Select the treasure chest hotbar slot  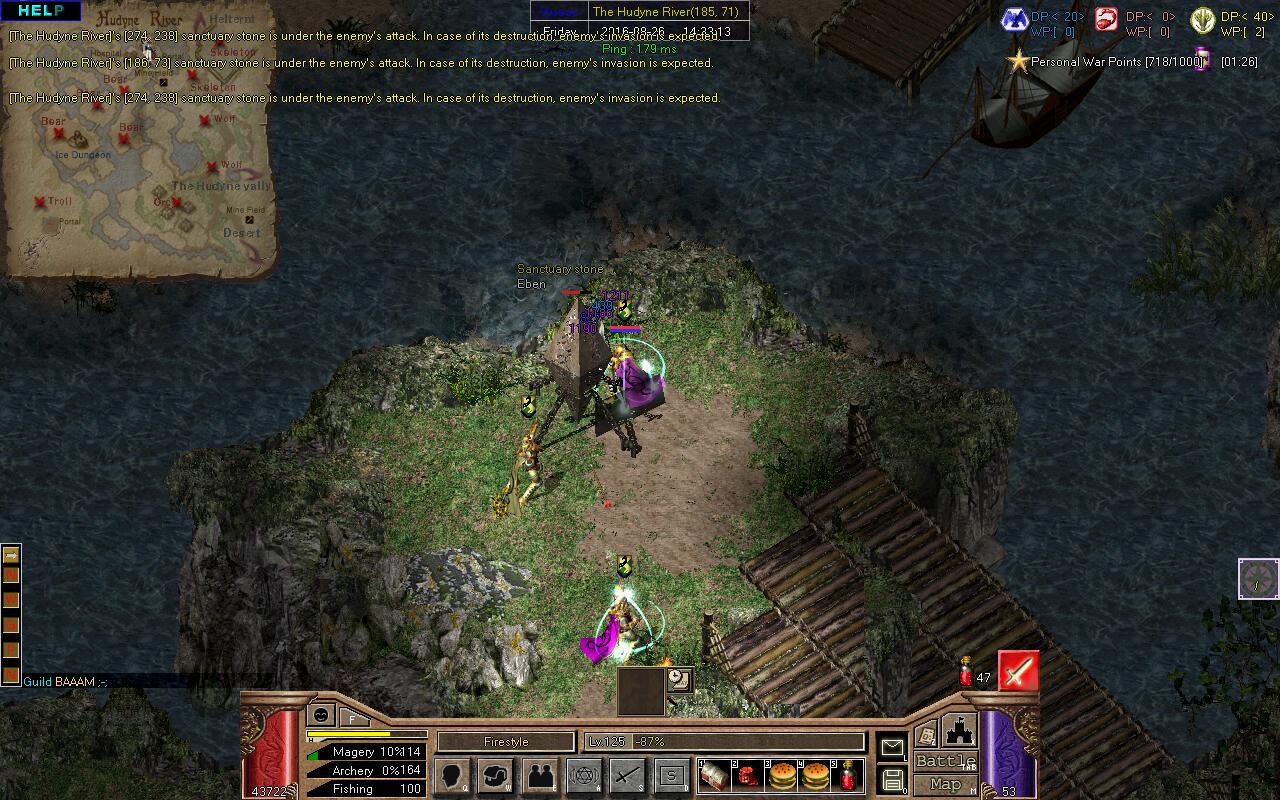tap(714, 775)
